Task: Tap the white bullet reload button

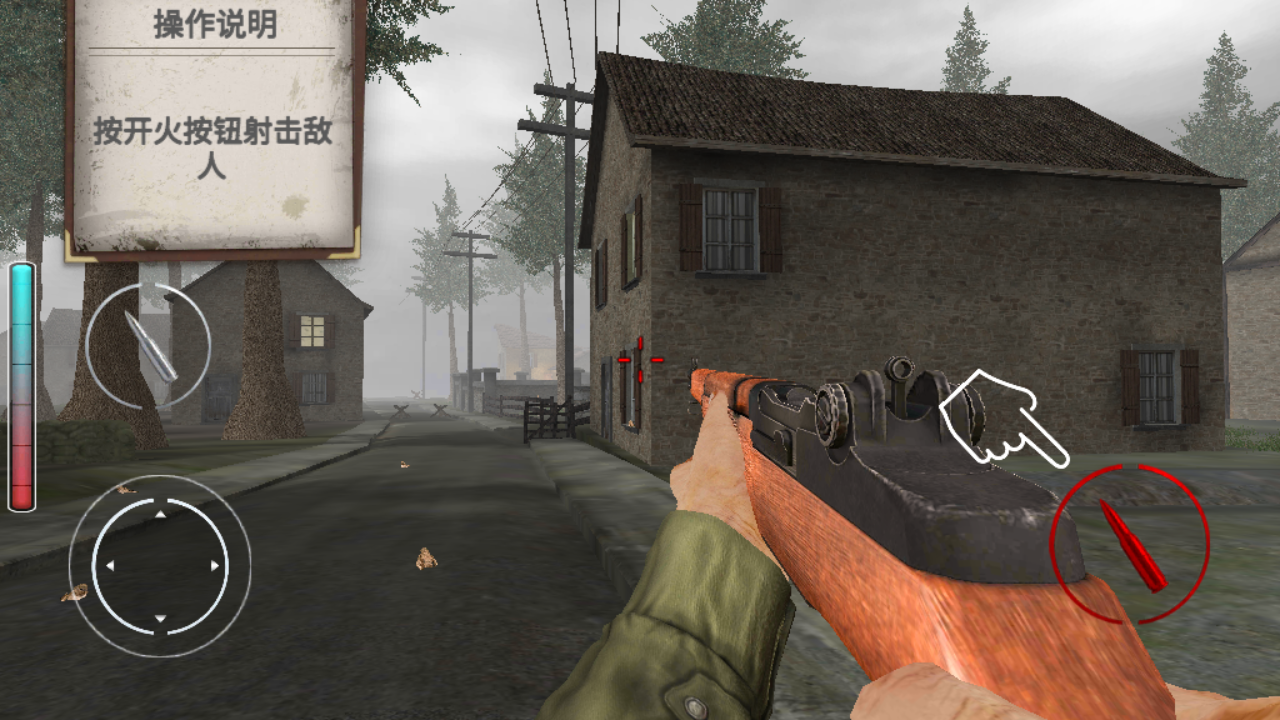Action: [x=148, y=345]
